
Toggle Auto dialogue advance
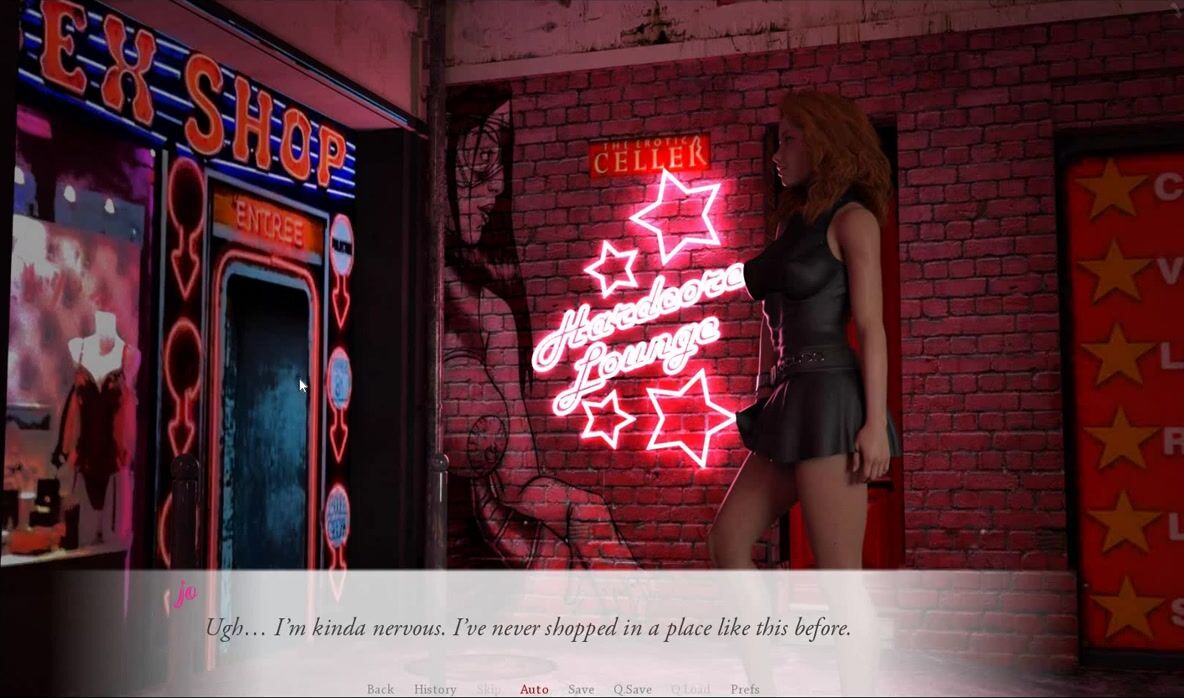[534, 689]
